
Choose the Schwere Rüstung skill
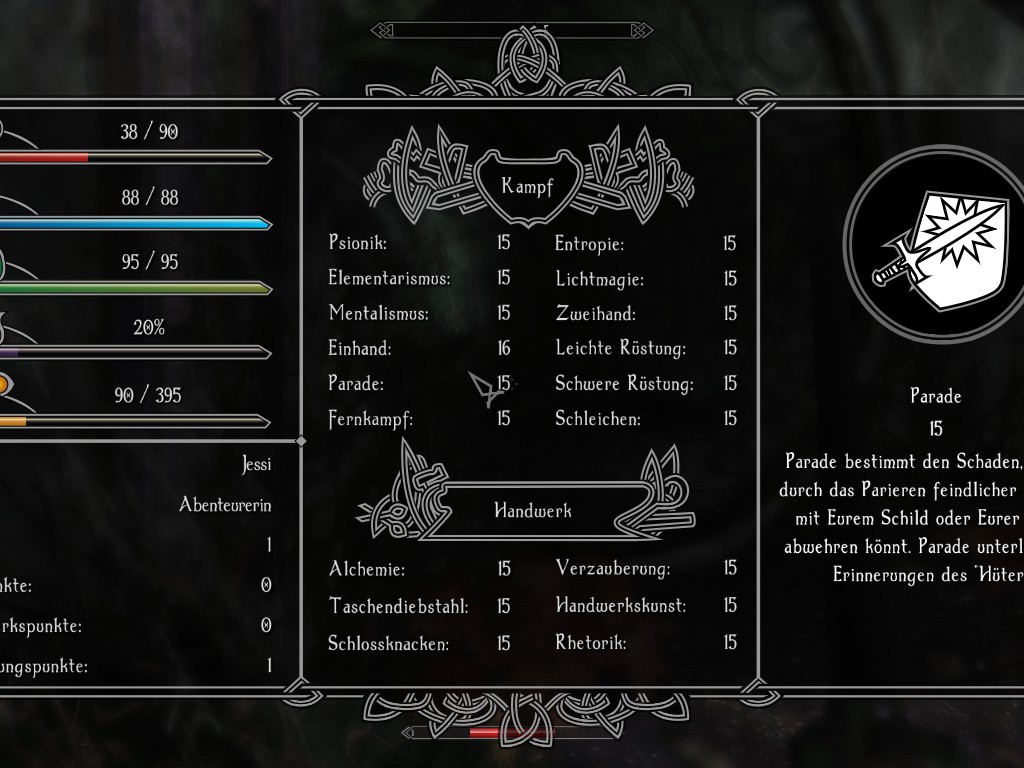[624, 383]
